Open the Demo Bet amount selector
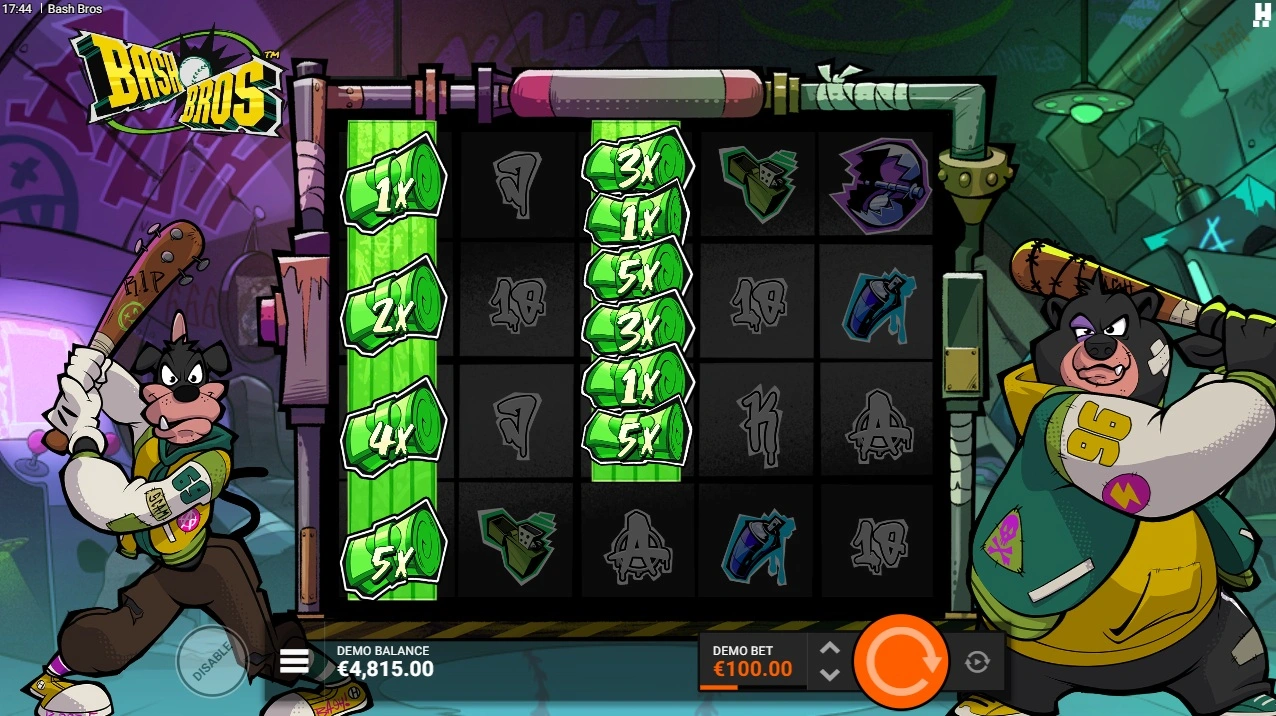This screenshot has width=1276, height=716. tap(752, 661)
